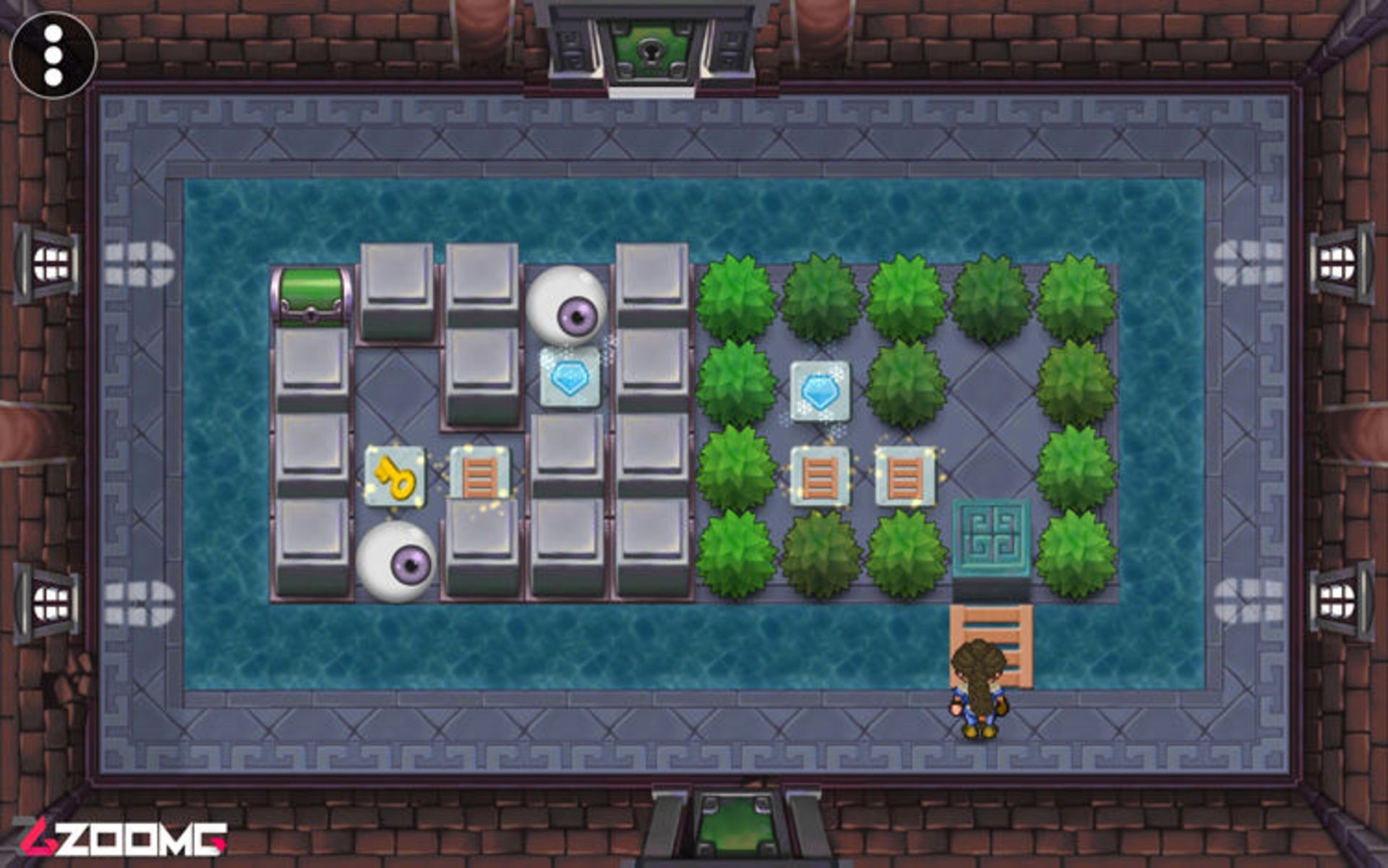Open the three-dot options menu
Screen dimensions: 1388x868
[53, 55]
